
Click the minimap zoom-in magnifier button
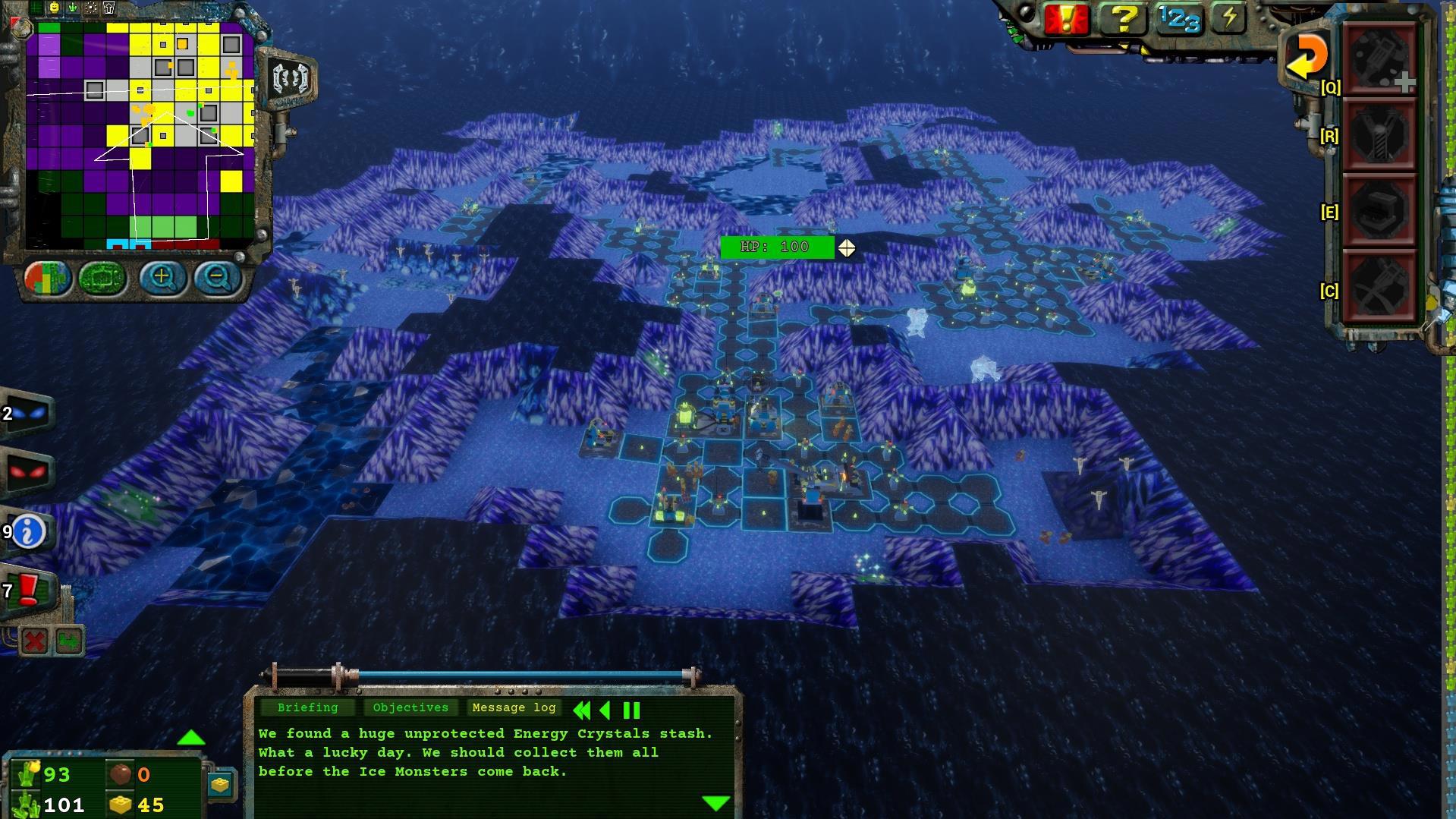click(161, 277)
